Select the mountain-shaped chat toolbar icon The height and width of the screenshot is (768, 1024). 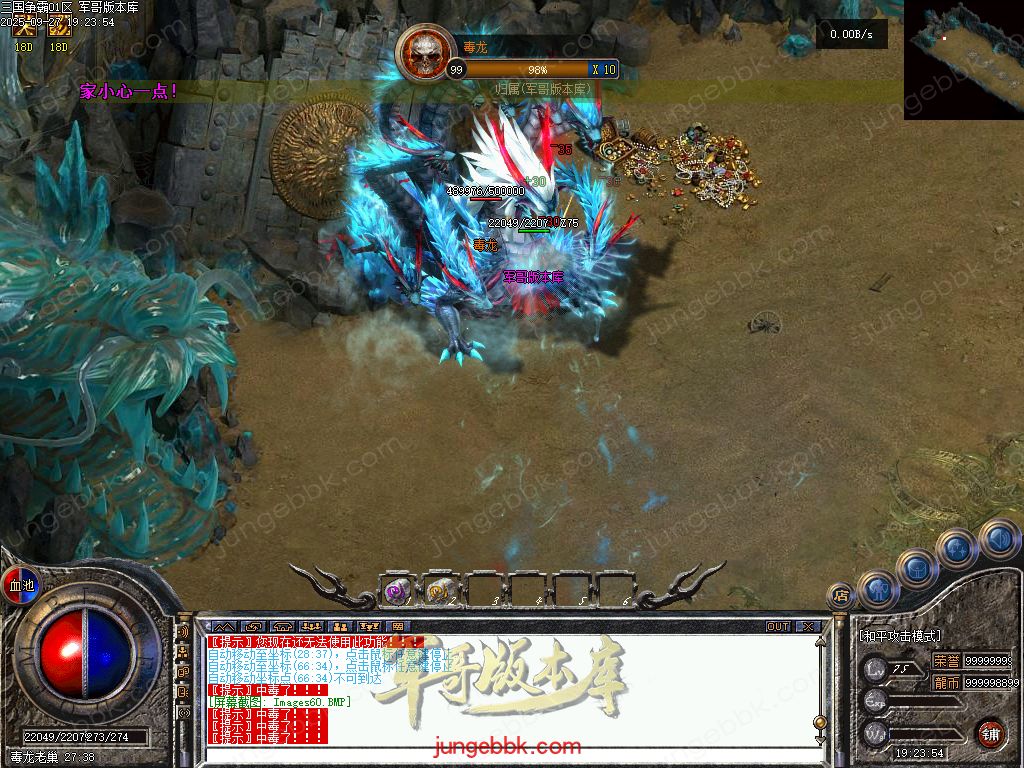tap(222, 627)
